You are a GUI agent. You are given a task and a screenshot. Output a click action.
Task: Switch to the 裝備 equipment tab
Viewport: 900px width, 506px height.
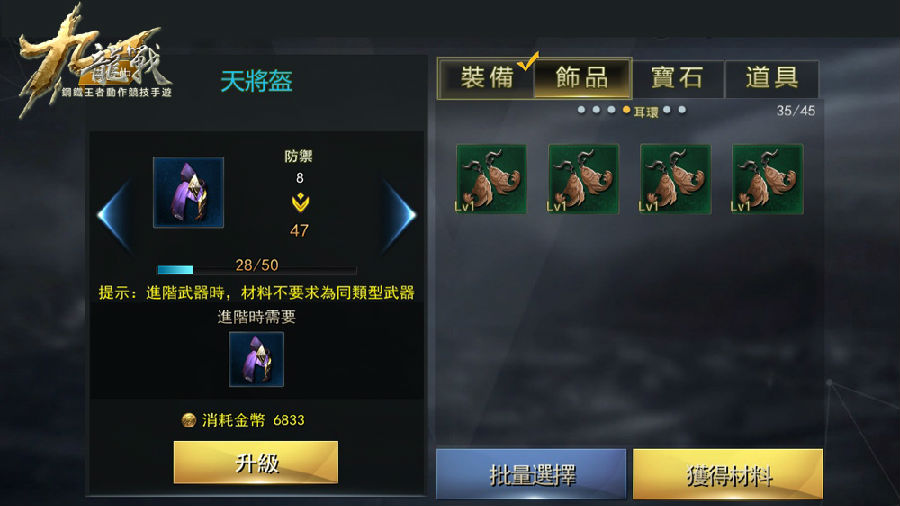[x=487, y=78]
